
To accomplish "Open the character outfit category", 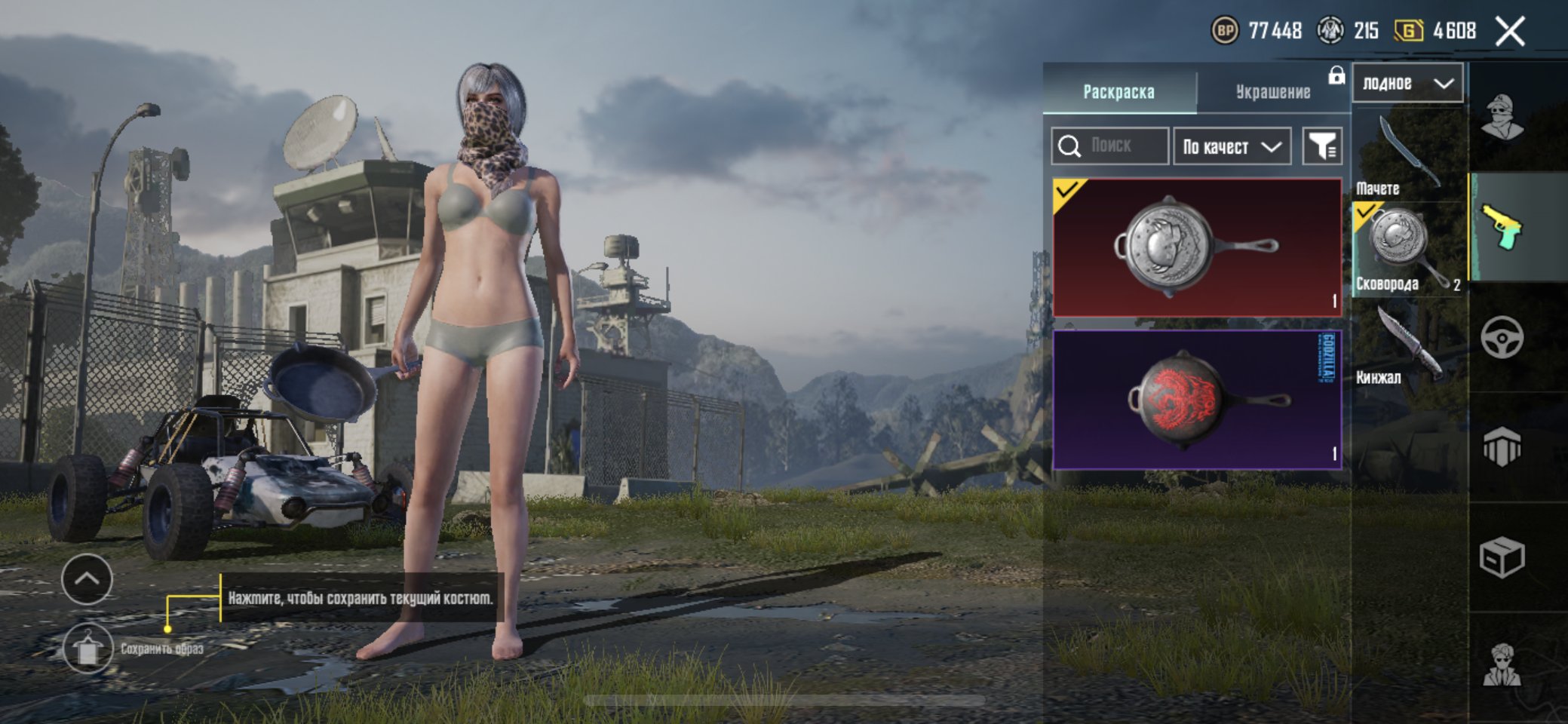I will click(x=1502, y=117).
